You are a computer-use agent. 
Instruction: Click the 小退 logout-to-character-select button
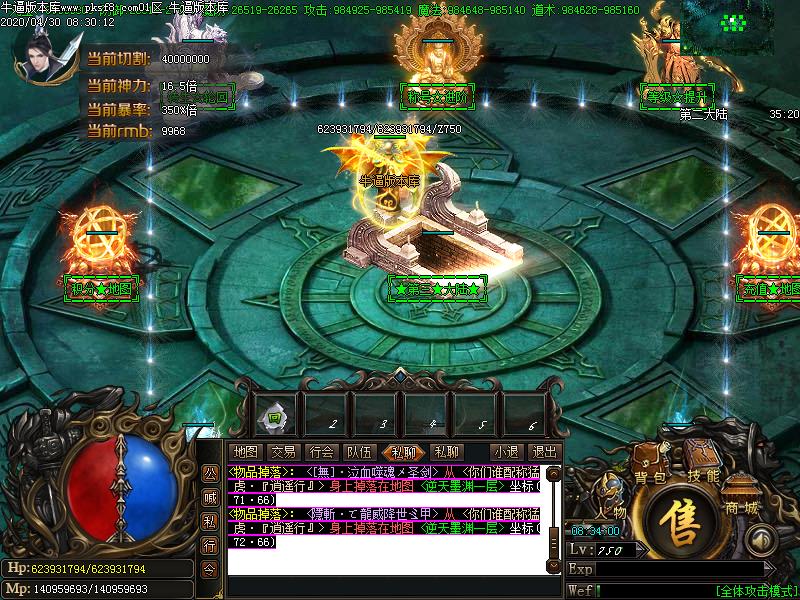pos(506,452)
